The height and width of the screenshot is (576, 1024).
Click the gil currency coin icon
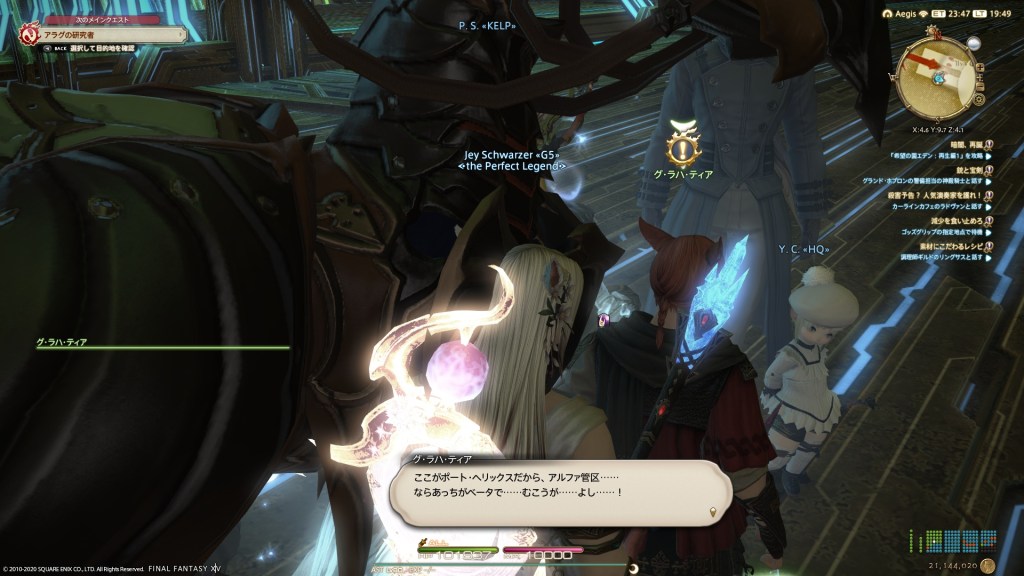point(988,565)
